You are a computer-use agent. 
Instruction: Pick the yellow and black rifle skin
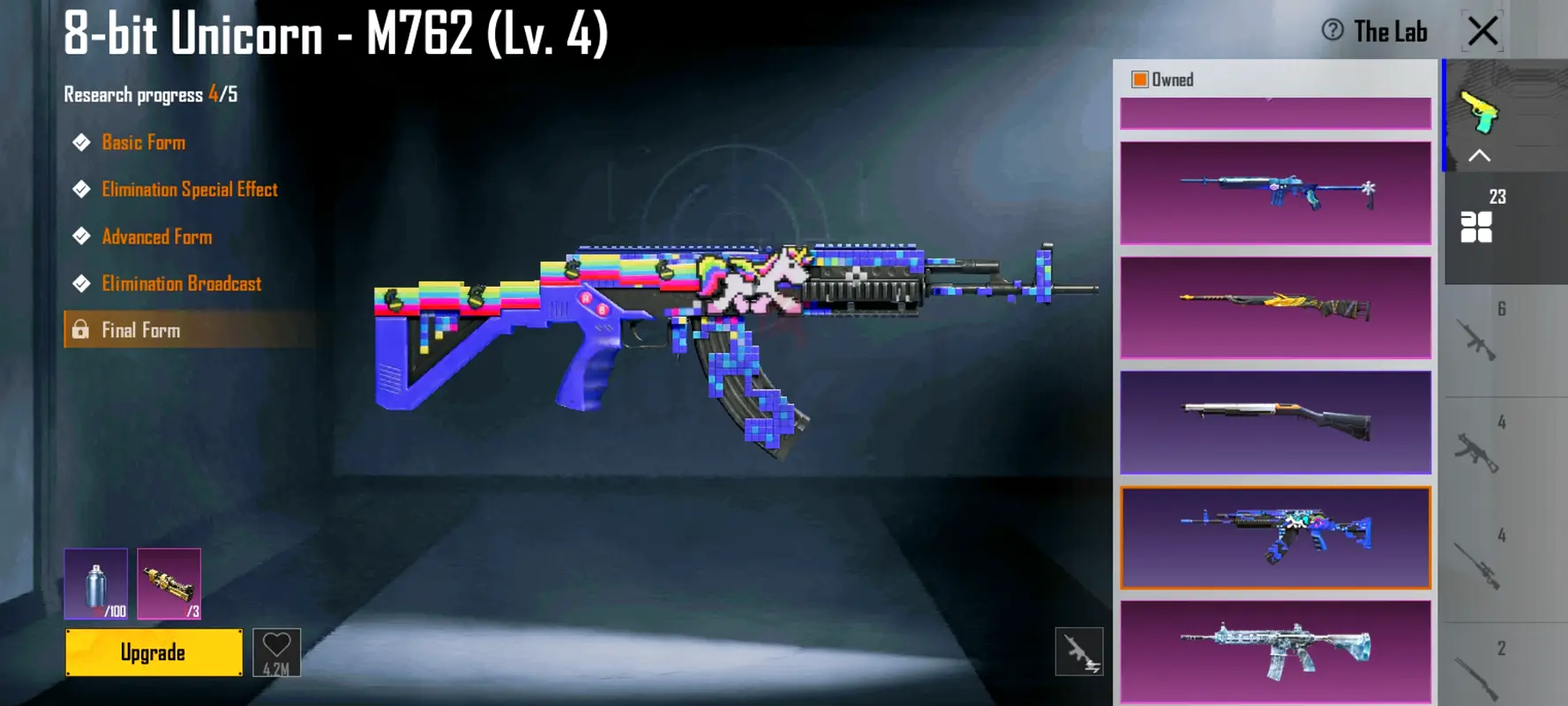[x=1275, y=307]
